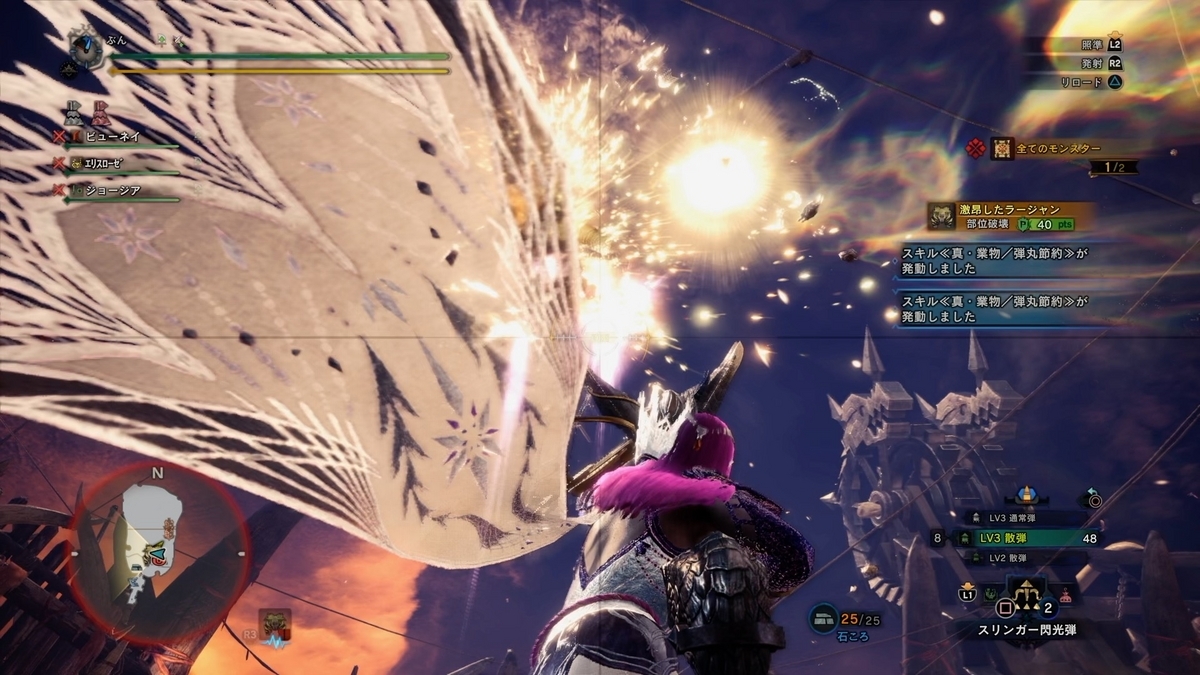Select the pink item on the item bar

1065,595
